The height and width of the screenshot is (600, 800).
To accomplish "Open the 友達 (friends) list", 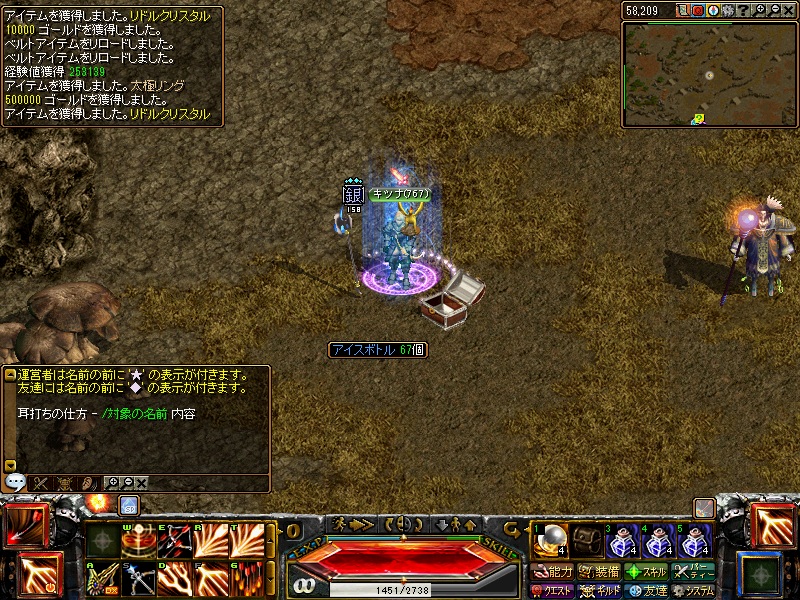I will tap(645, 591).
